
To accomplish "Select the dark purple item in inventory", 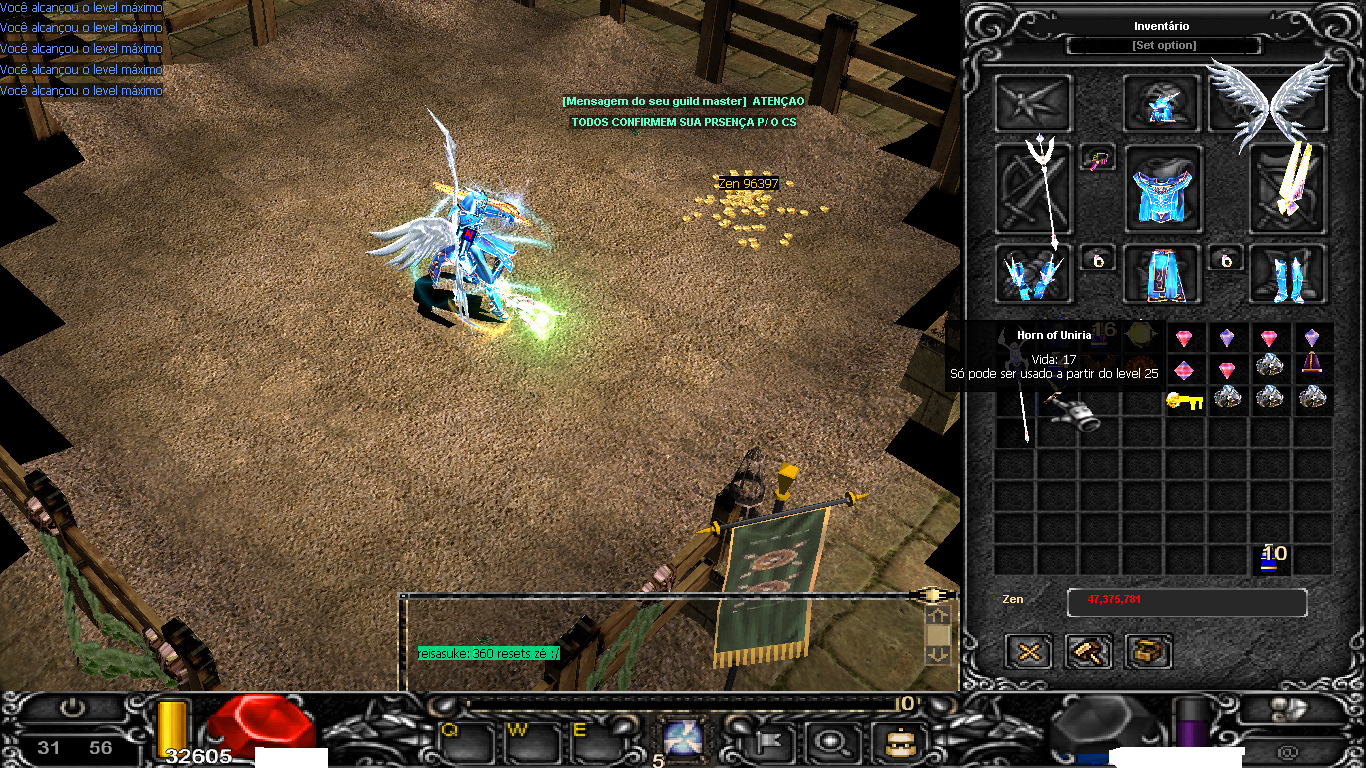I will pyautogui.click(x=1312, y=367).
